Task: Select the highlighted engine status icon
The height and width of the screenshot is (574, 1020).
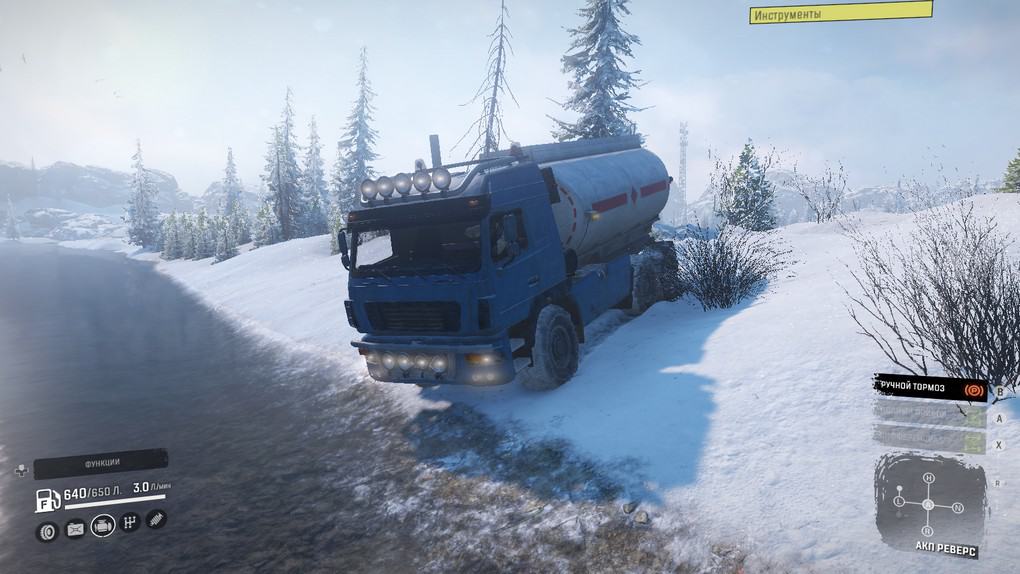Action: [x=103, y=525]
